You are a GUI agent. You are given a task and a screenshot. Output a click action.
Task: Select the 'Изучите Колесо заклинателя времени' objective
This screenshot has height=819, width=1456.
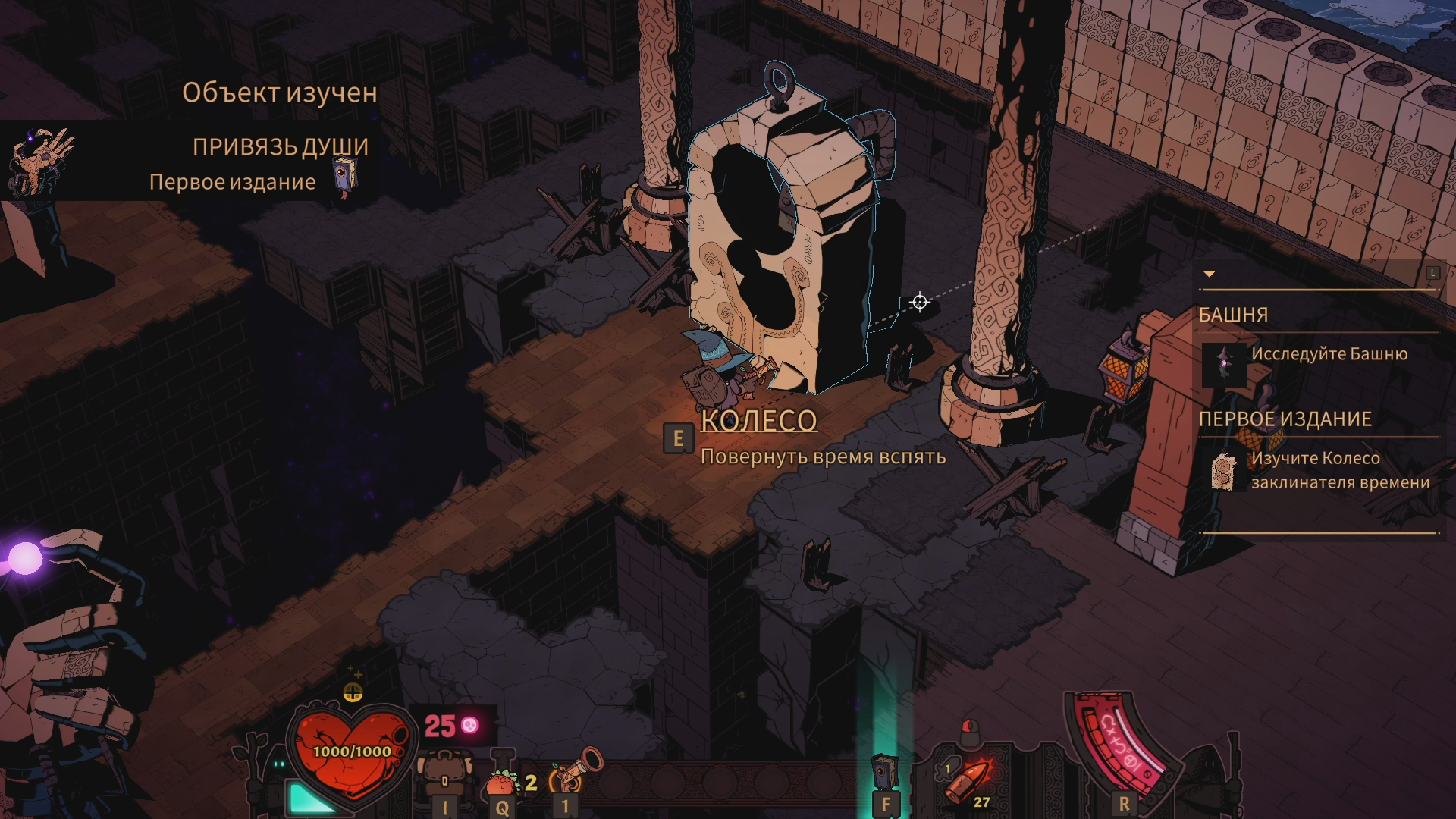pyautogui.click(x=1339, y=470)
